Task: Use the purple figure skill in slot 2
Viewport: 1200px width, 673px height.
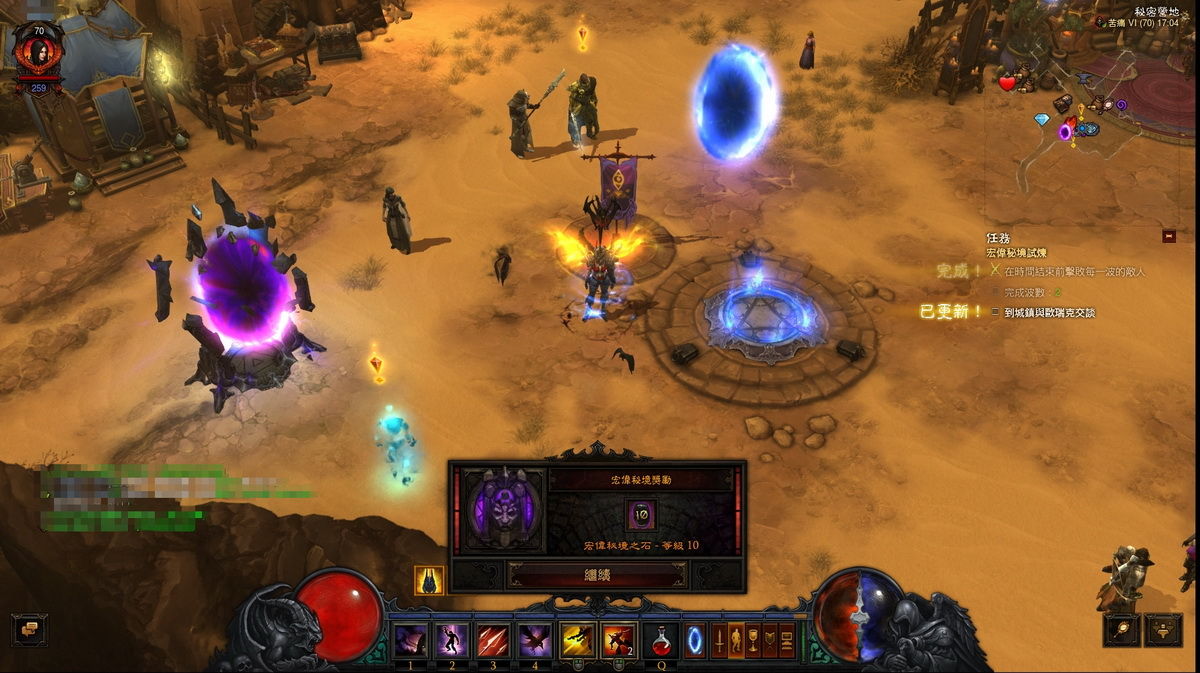Action: (x=452, y=640)
